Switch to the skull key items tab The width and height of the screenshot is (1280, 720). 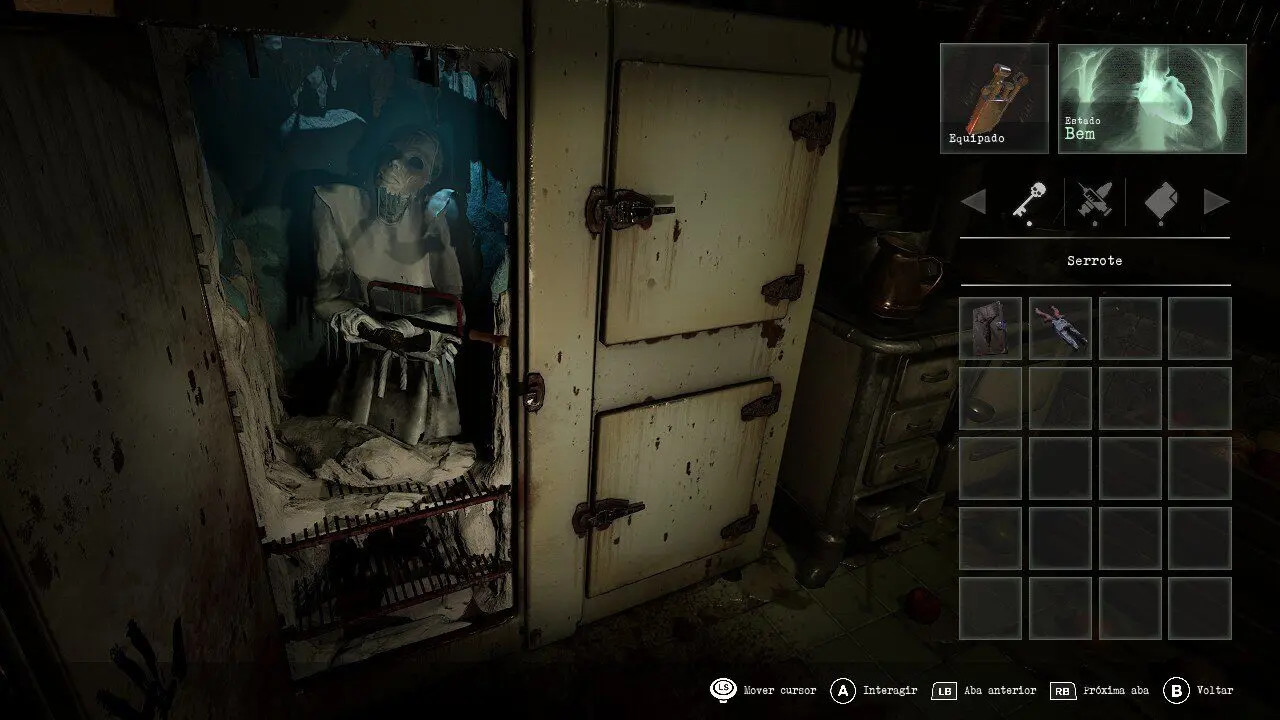(x=1030, y=201)
